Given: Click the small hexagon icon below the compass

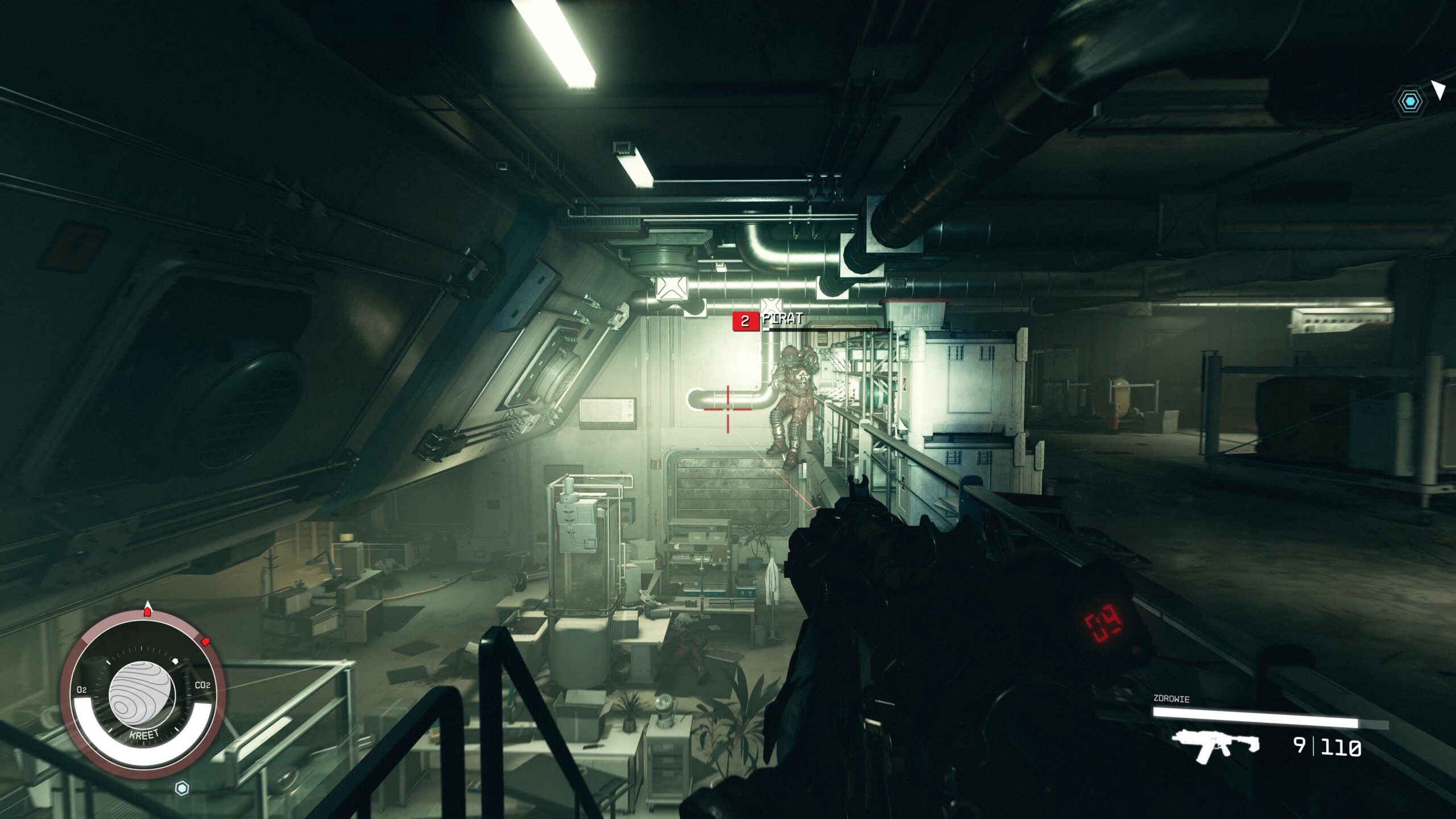Looking at the screenshot, I should [x=182, y=788].
